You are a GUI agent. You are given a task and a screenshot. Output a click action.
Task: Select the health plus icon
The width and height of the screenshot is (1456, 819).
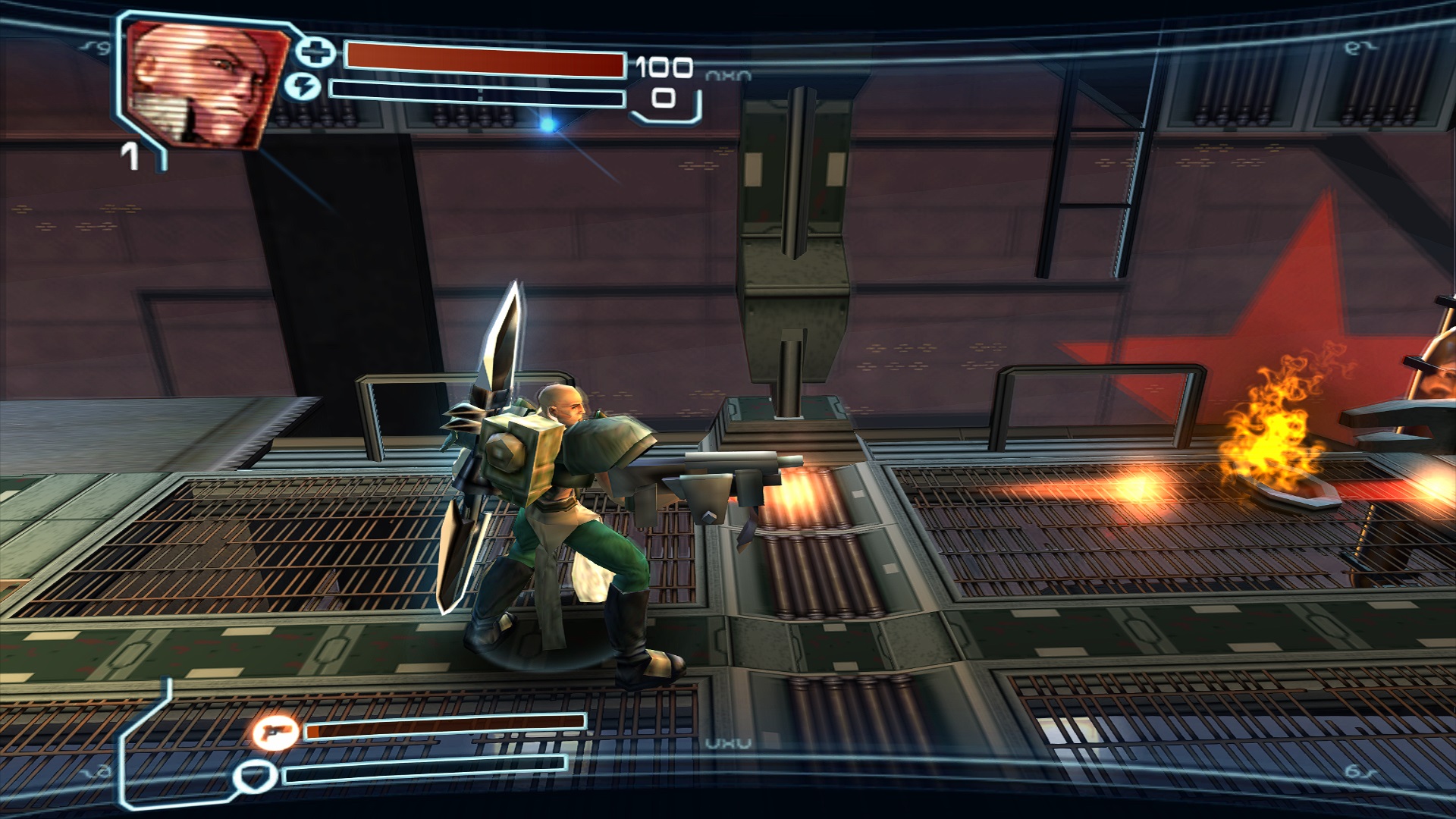pyautogui.click(x=315, y=52)
